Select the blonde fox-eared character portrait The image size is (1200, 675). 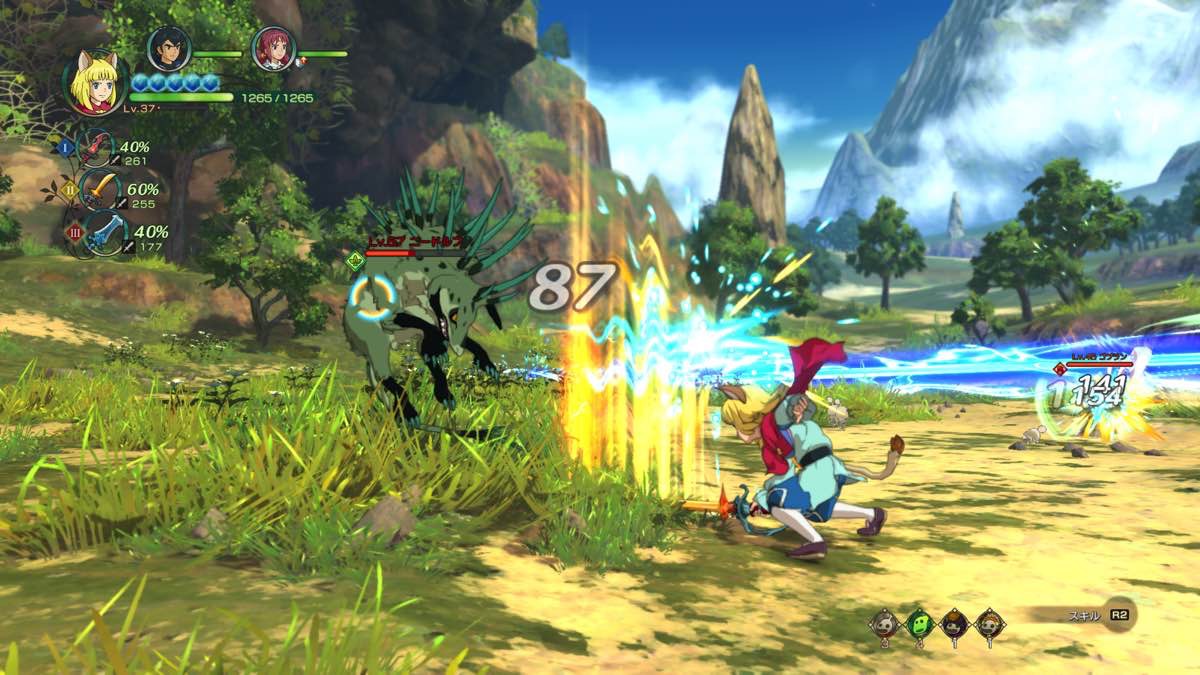(96, 81)
